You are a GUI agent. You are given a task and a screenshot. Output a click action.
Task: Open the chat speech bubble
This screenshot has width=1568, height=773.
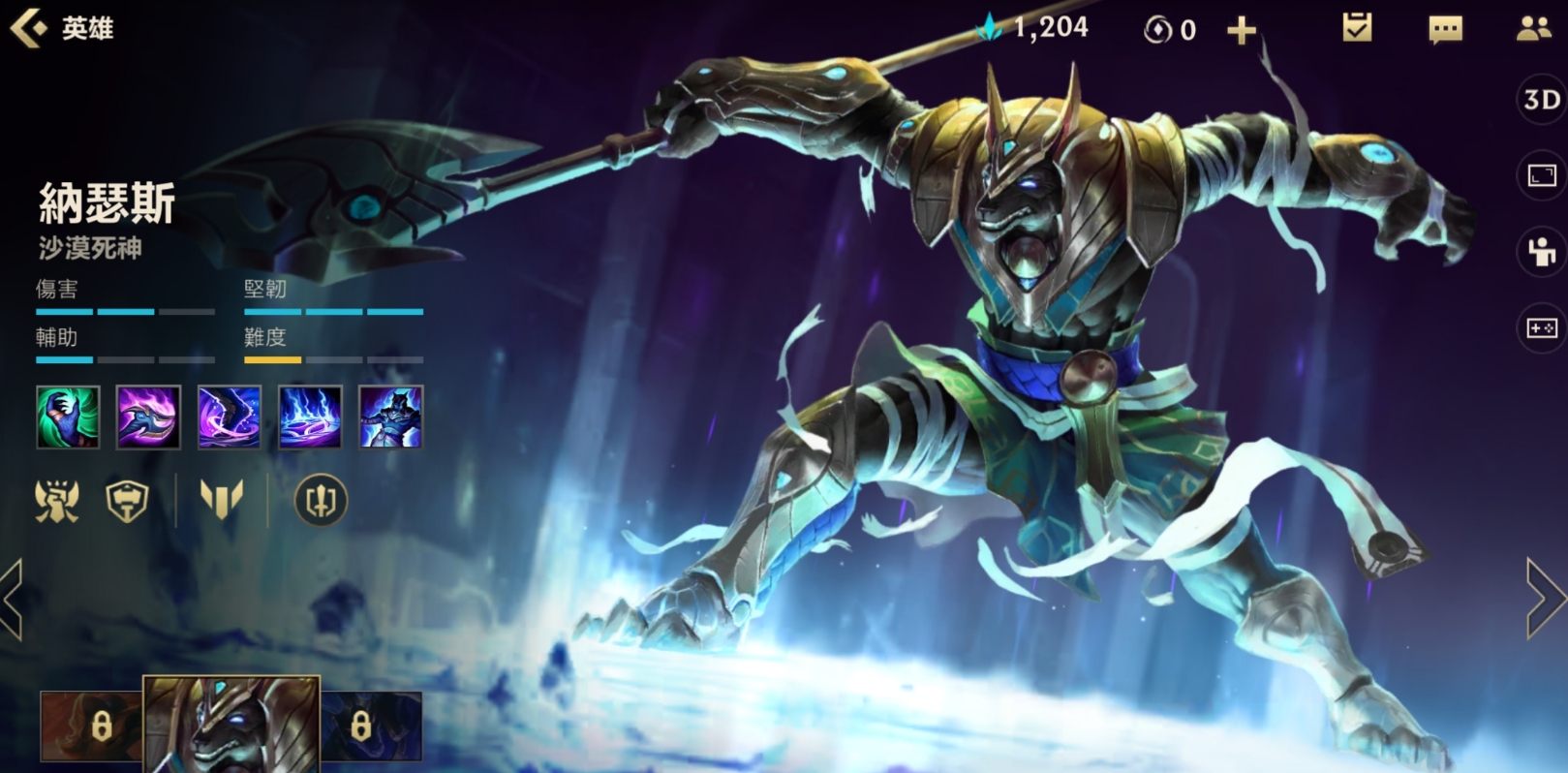pos(1445,30)
